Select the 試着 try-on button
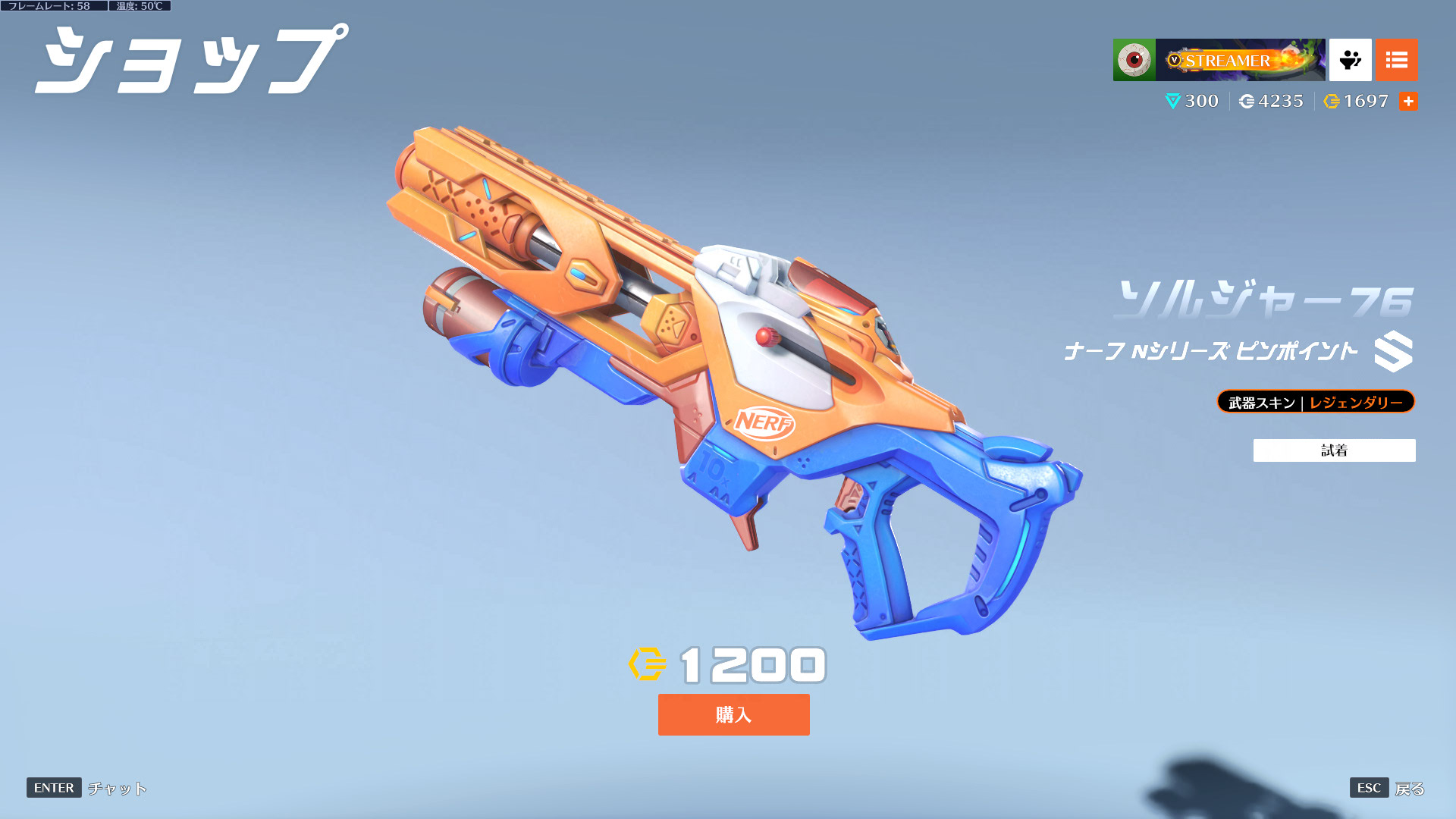Image resolution: width=1456 pixels, height=819 pixels. pyautogui.click(x=1334, y=450)
